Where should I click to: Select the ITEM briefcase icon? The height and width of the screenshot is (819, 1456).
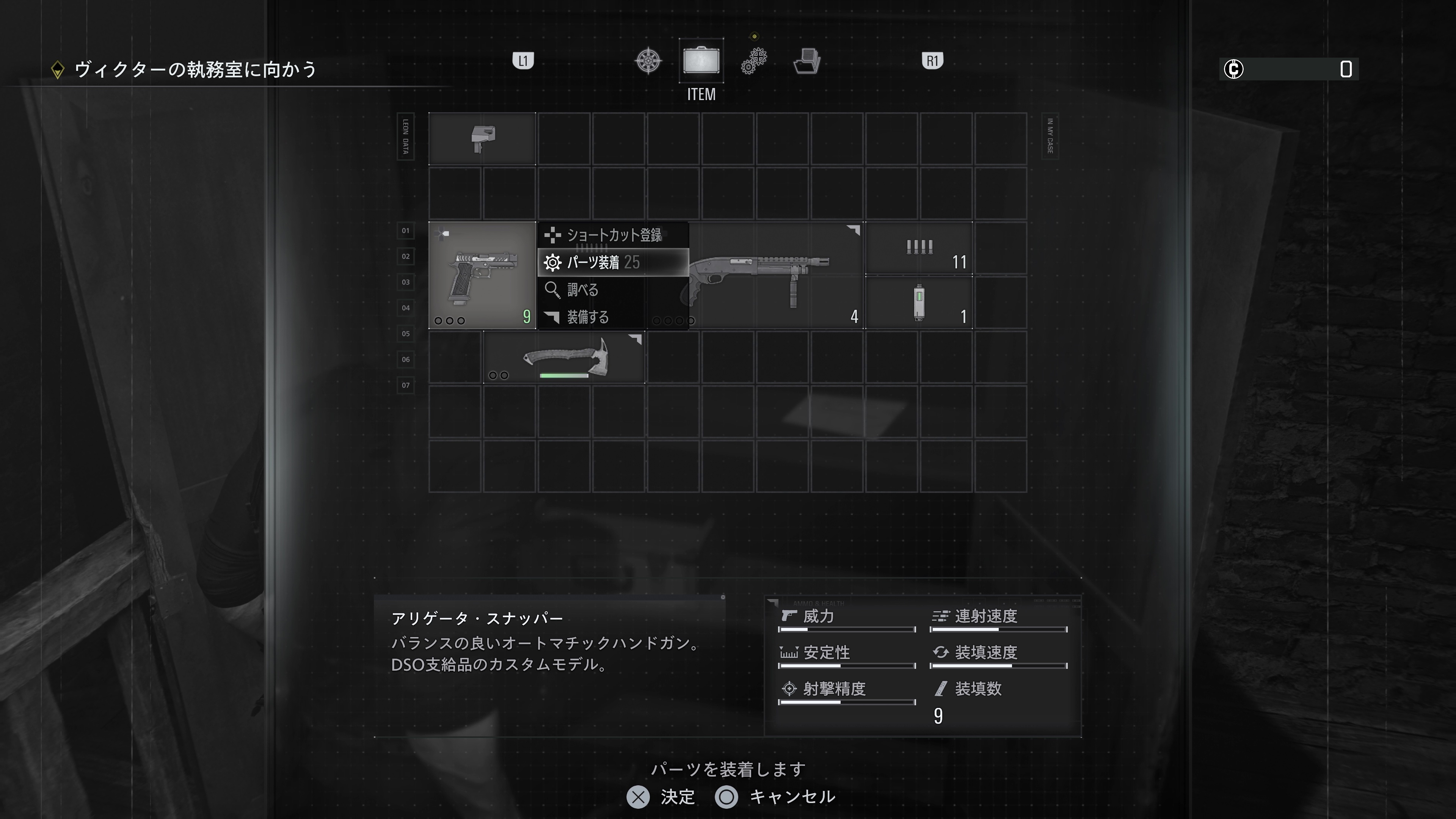(701, 61)
